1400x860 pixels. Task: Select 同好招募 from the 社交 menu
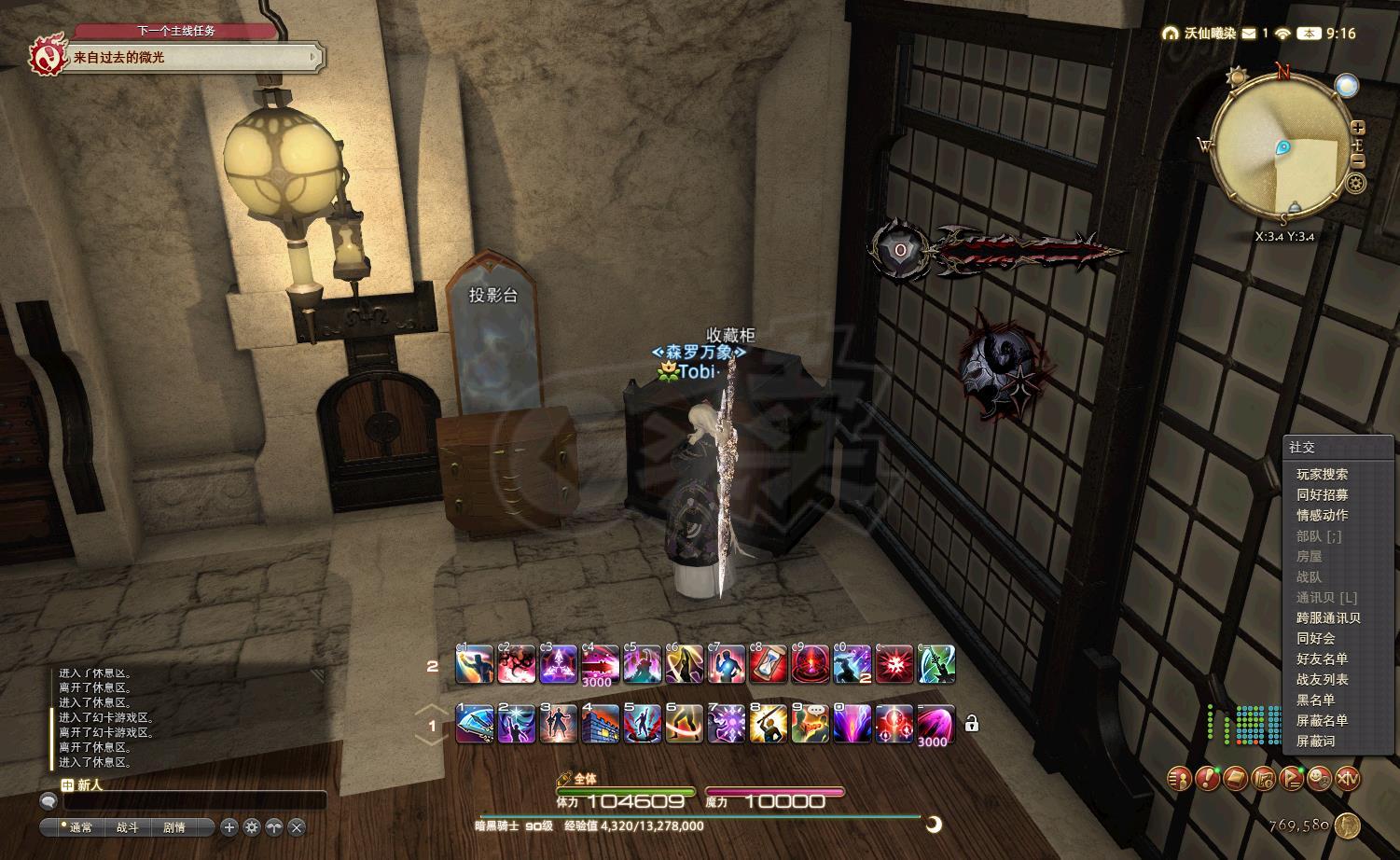click(1322, 494)
